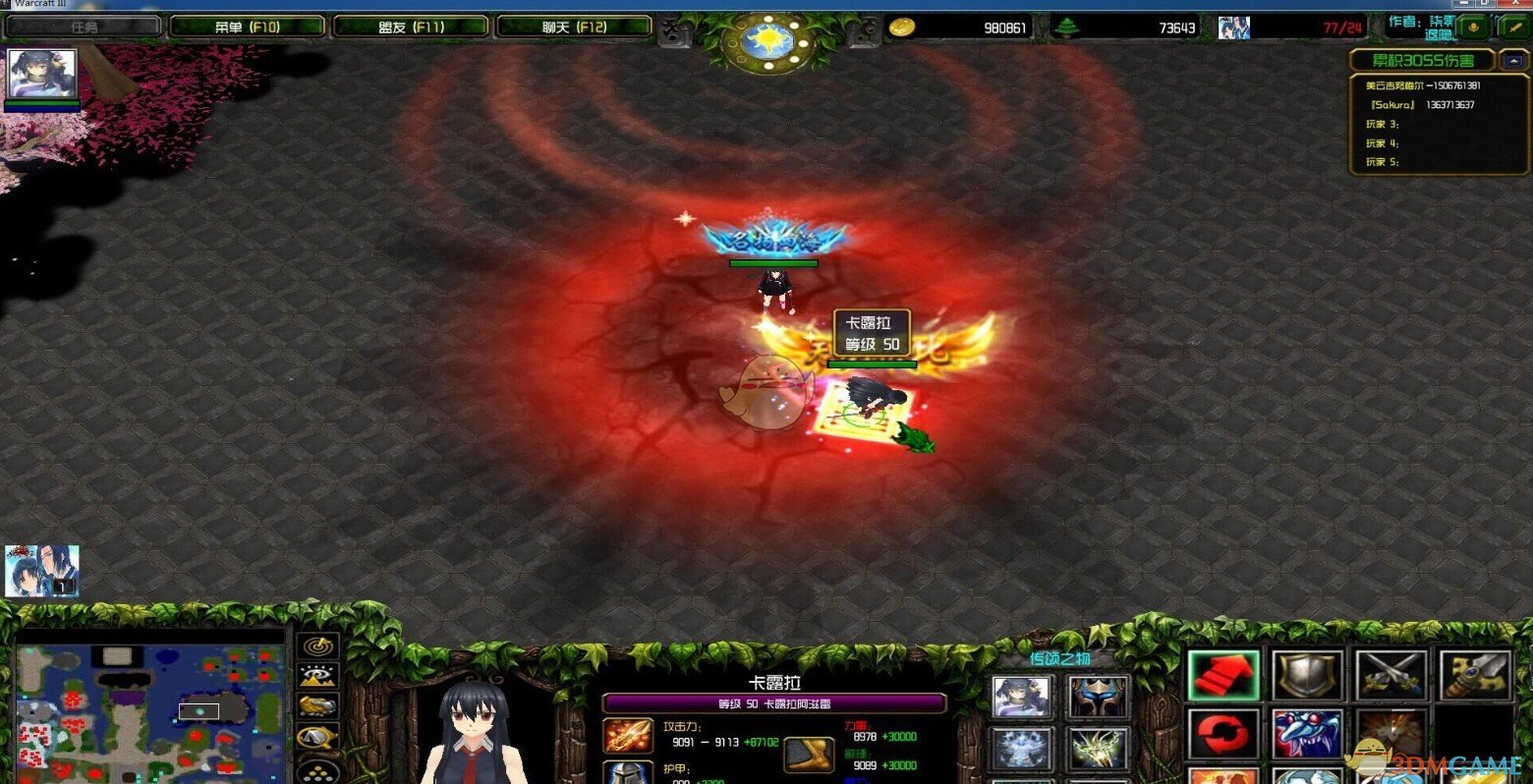
Task: Toggle ally color filter beside the minimap
Action: click(x=318, y=706)
